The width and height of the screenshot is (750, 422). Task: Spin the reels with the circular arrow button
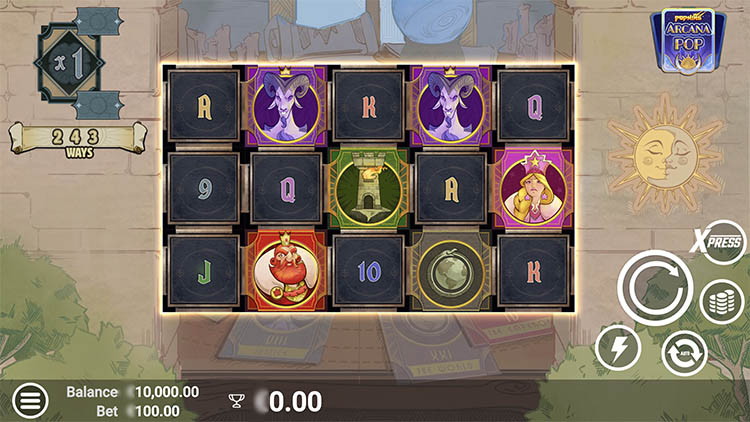[655, 288]
